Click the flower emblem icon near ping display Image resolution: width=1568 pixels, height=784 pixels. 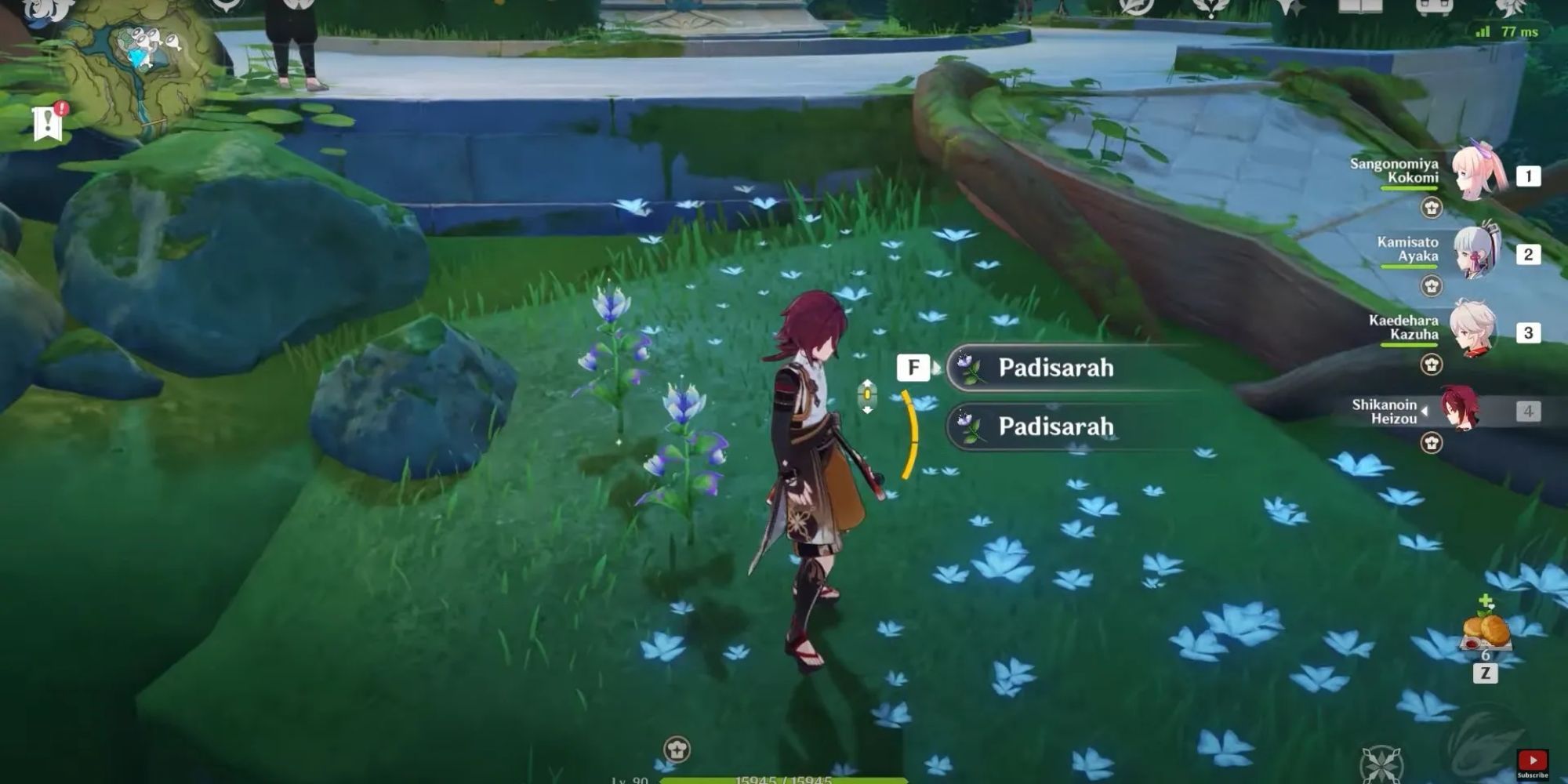tap(1509, 9)
